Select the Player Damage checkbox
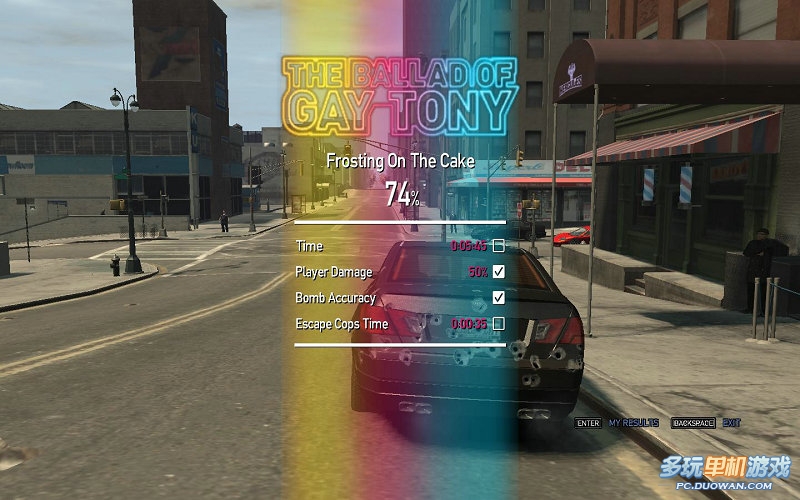The image size is (800, 500). click(498, 271)
